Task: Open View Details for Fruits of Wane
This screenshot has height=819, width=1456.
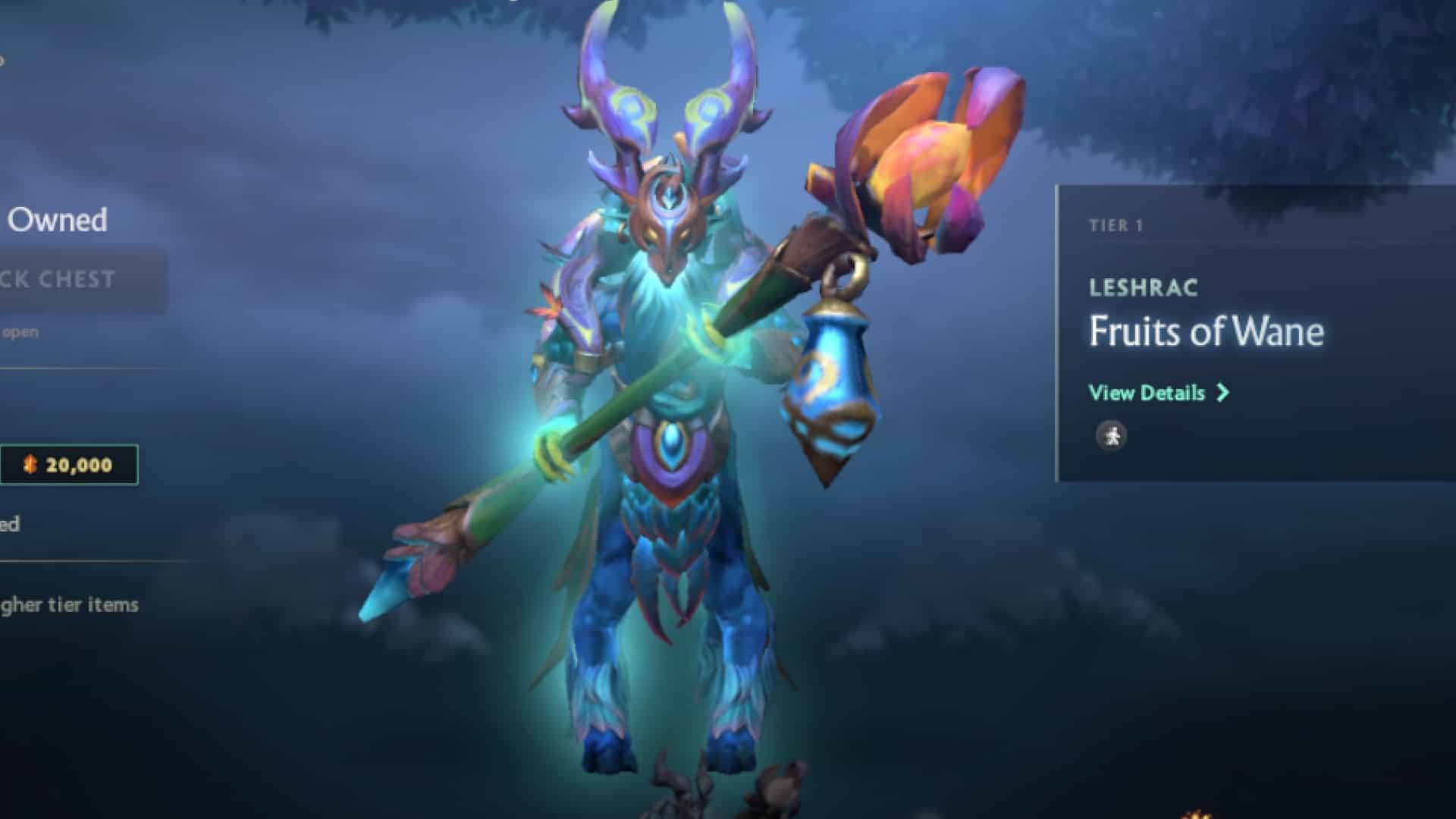Action: (x=1146, y=393)
